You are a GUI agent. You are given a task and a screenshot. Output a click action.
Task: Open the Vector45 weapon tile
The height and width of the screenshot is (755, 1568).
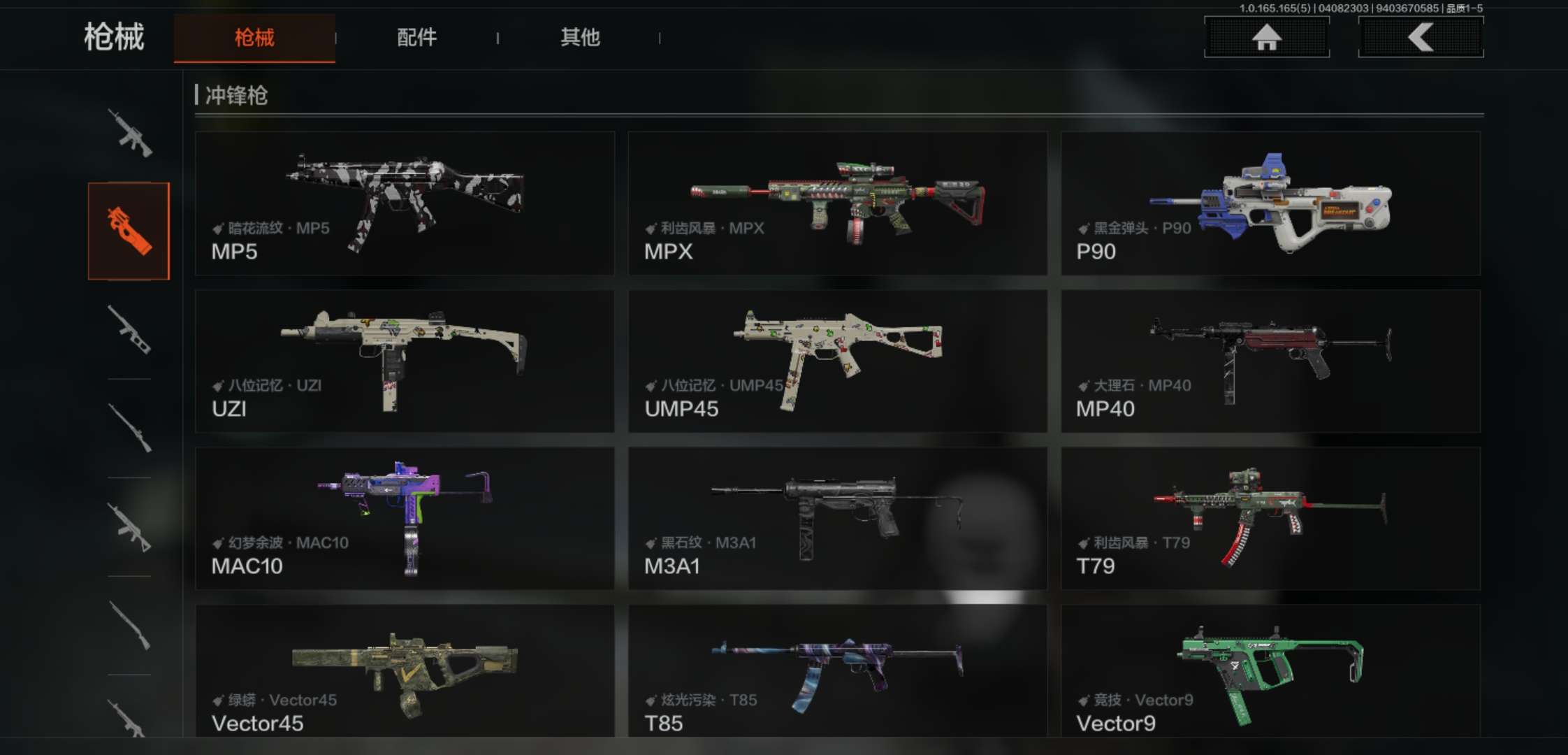pyautogui.click(x=405, y=671)
